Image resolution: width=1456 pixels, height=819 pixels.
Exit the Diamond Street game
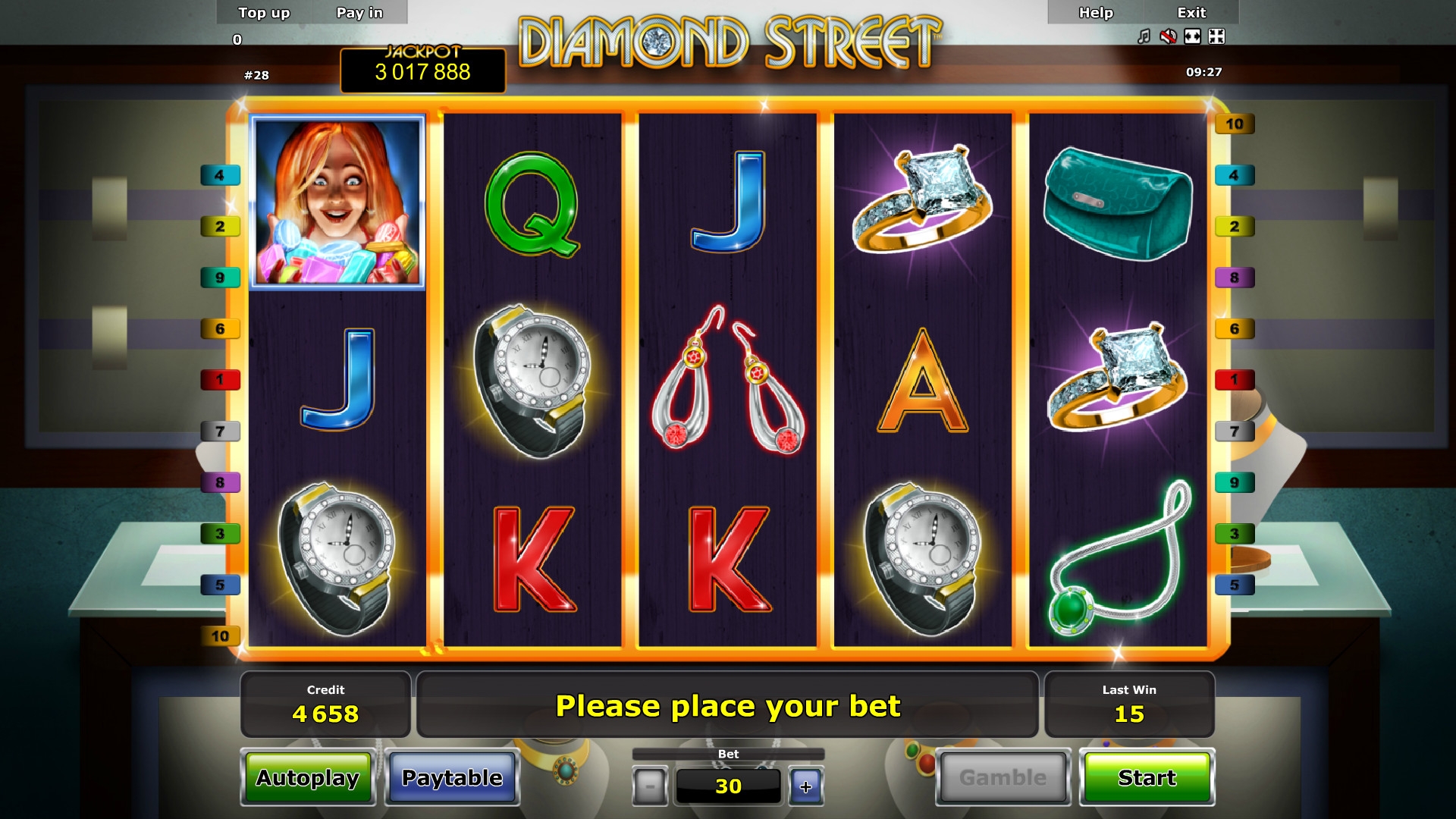[1191, 13]
